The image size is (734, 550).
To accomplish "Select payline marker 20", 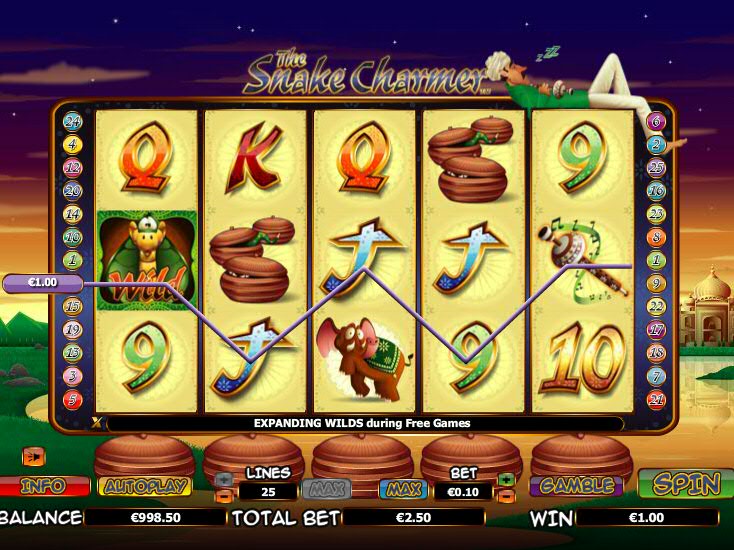I will click(73, 191).
